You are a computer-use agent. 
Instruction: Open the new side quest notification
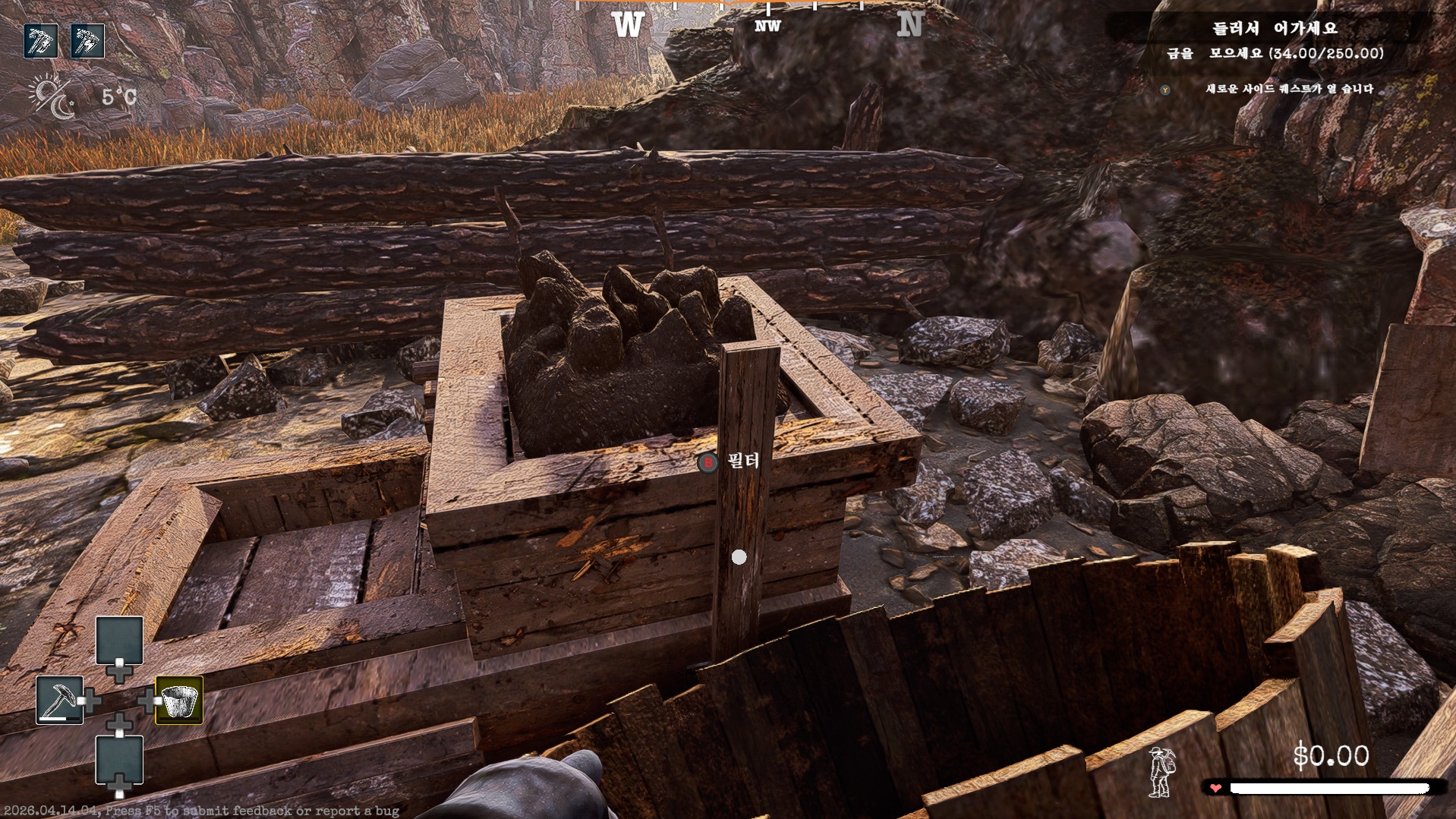click(1289, 89)
